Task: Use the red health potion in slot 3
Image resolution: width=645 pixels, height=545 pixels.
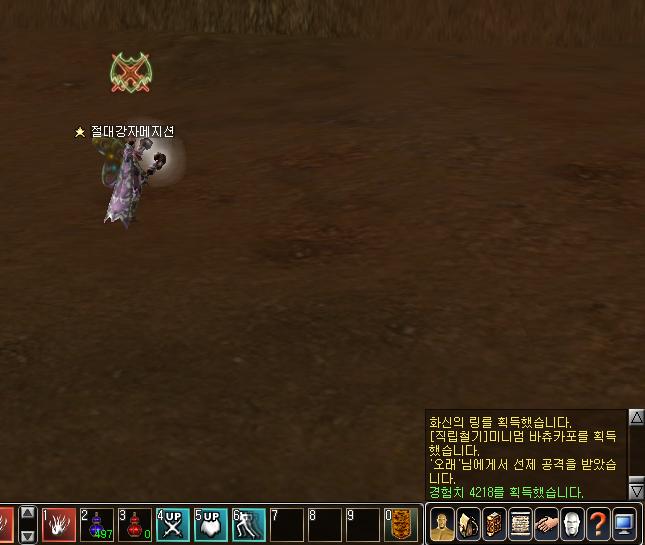Action: pos(135,524)
